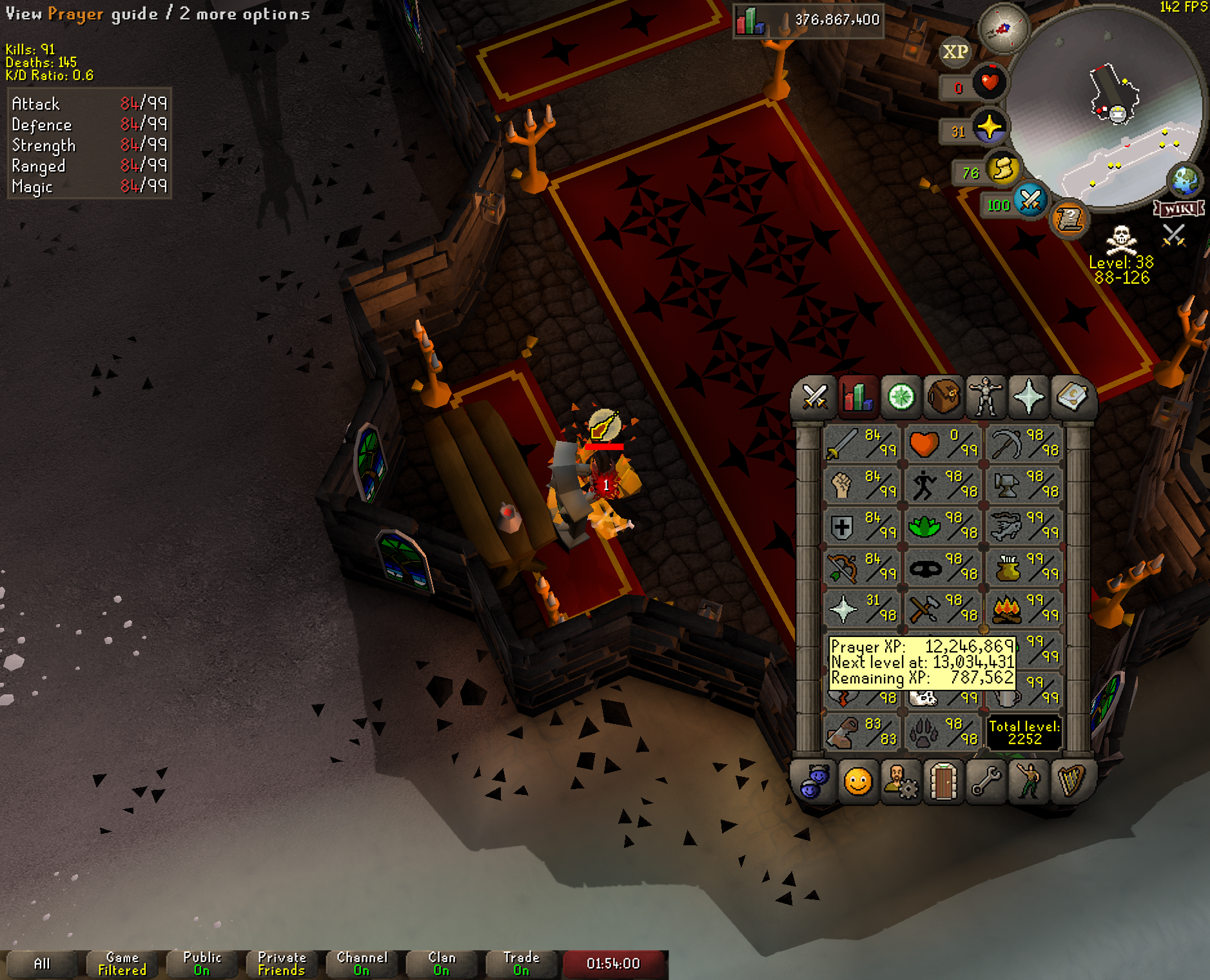Image resolution: width=1210 pixels, height=980 pixels.
Task: Open the Logout door tab
Action: coord(943,782)
